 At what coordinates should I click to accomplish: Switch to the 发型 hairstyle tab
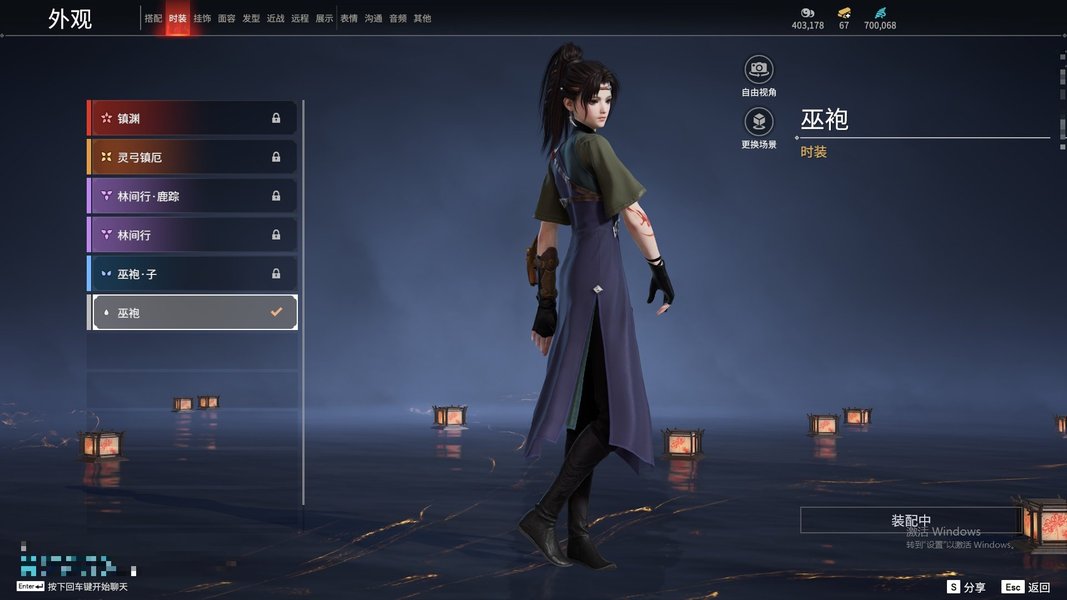pyautogui.click(x=251, y=18)
